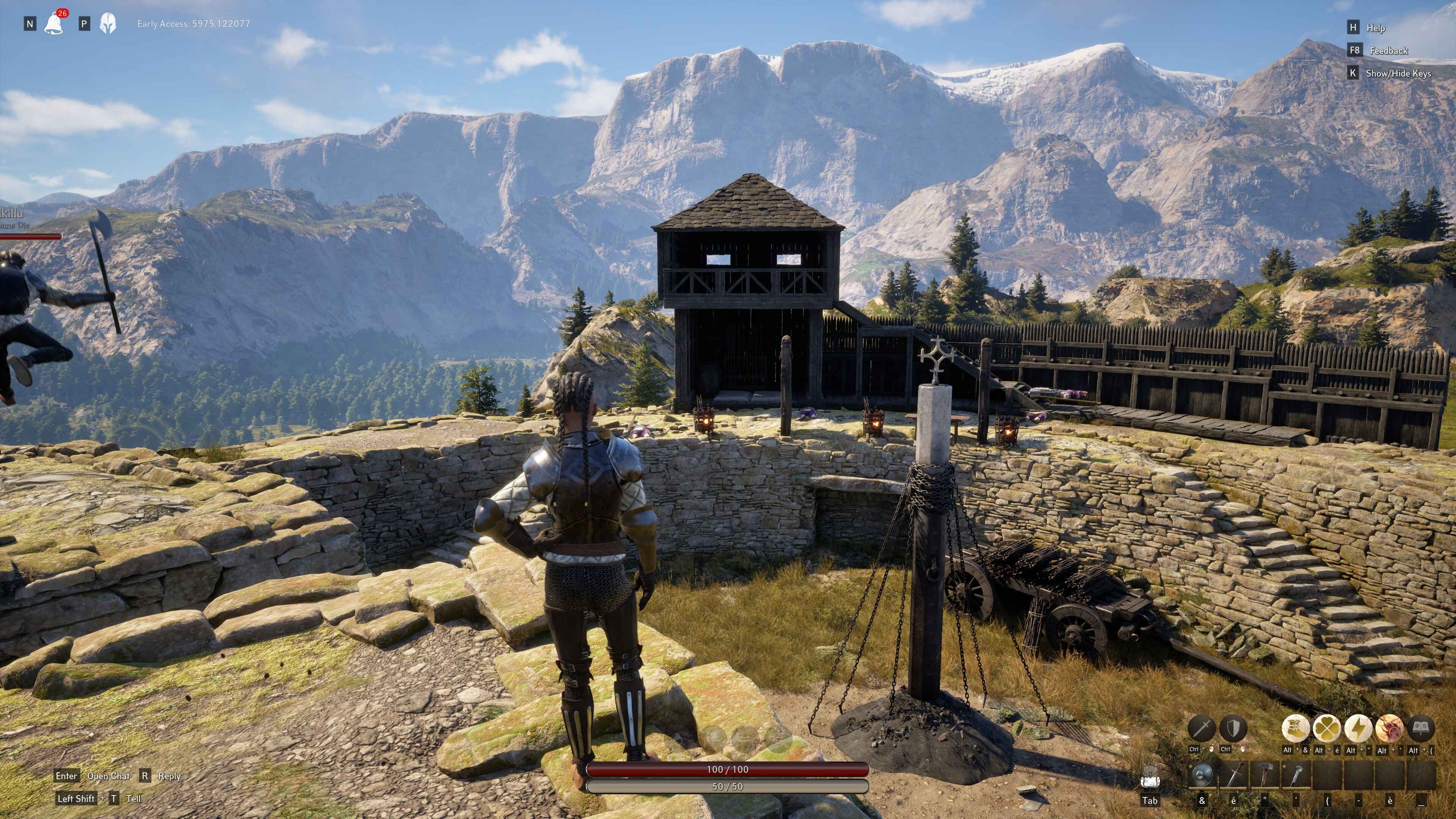
Task: Open the book icon in the ability bar
Action: pyautogui.click(x=1420, y=728)
